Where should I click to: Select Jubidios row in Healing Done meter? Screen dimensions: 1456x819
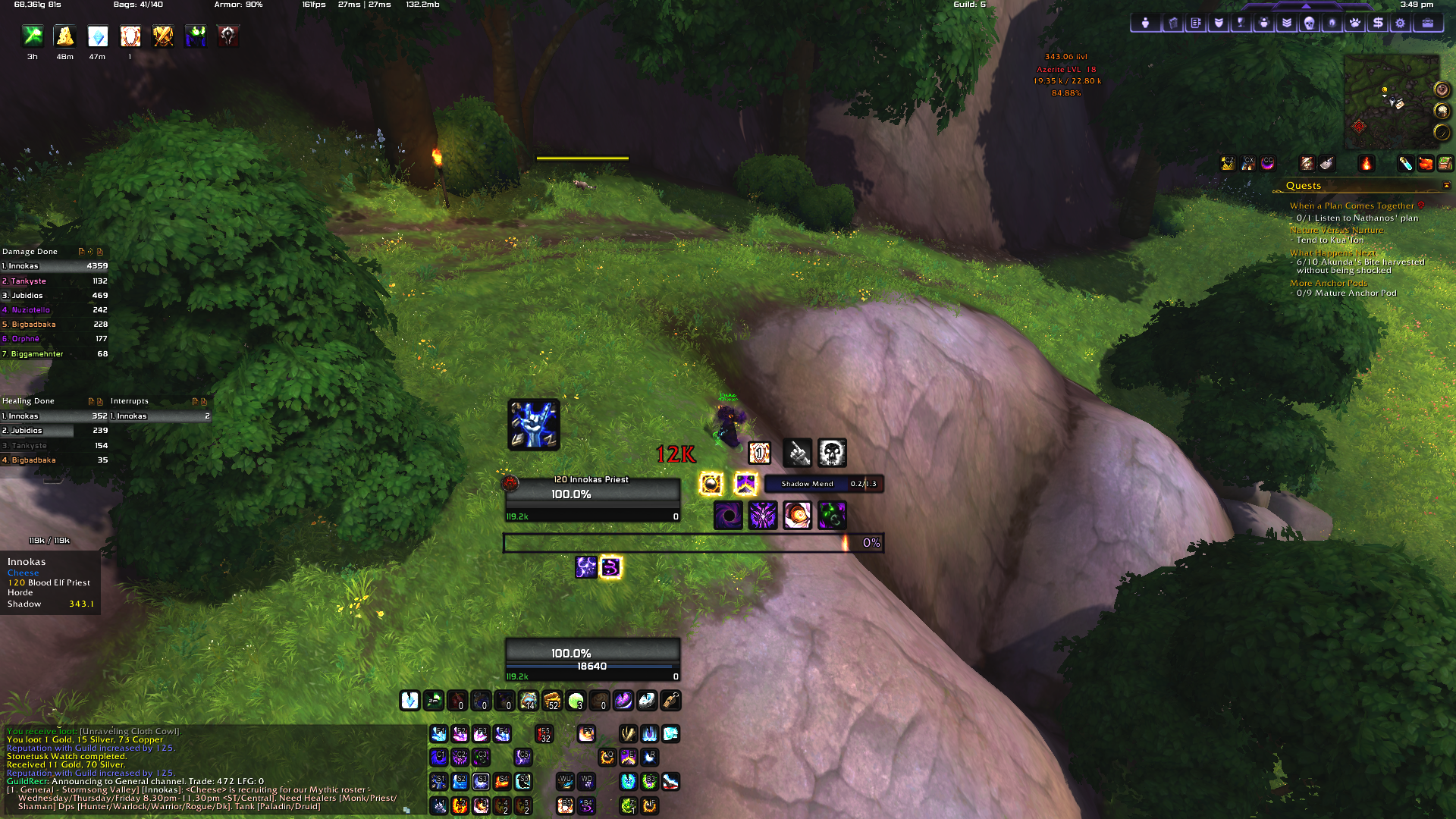pos(54,431)
